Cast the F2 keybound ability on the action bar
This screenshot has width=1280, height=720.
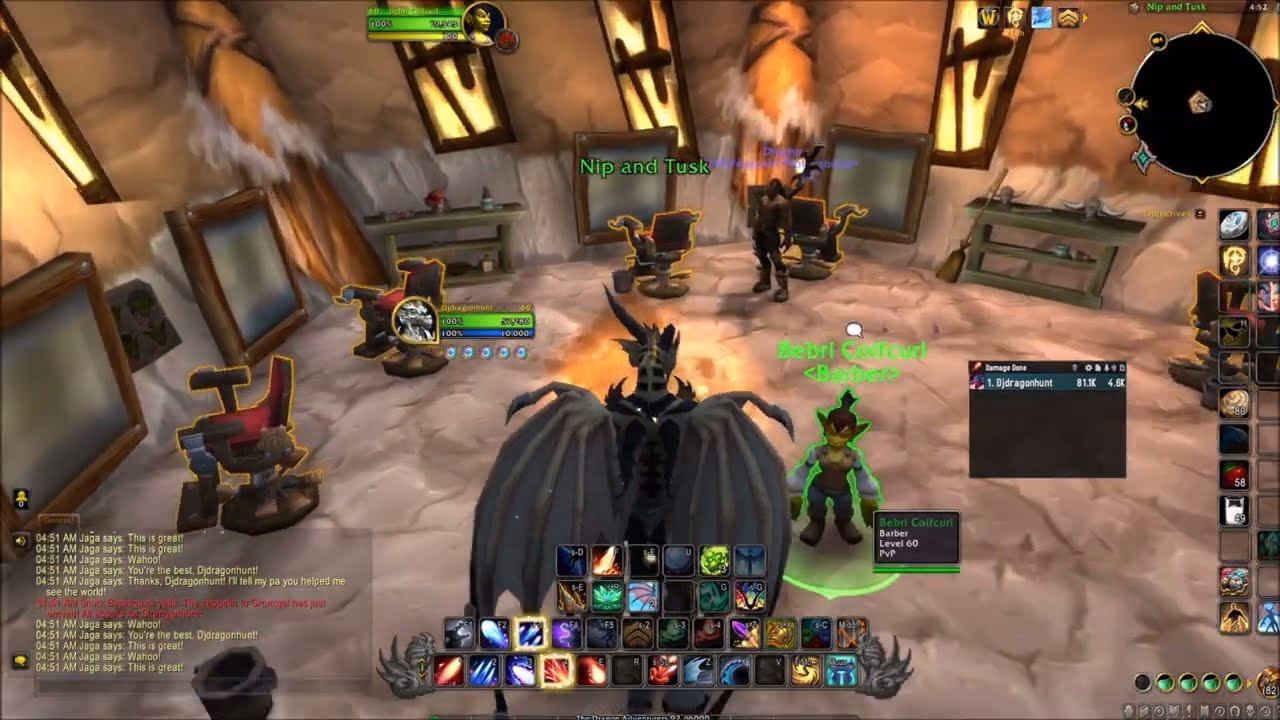[495, 633]
